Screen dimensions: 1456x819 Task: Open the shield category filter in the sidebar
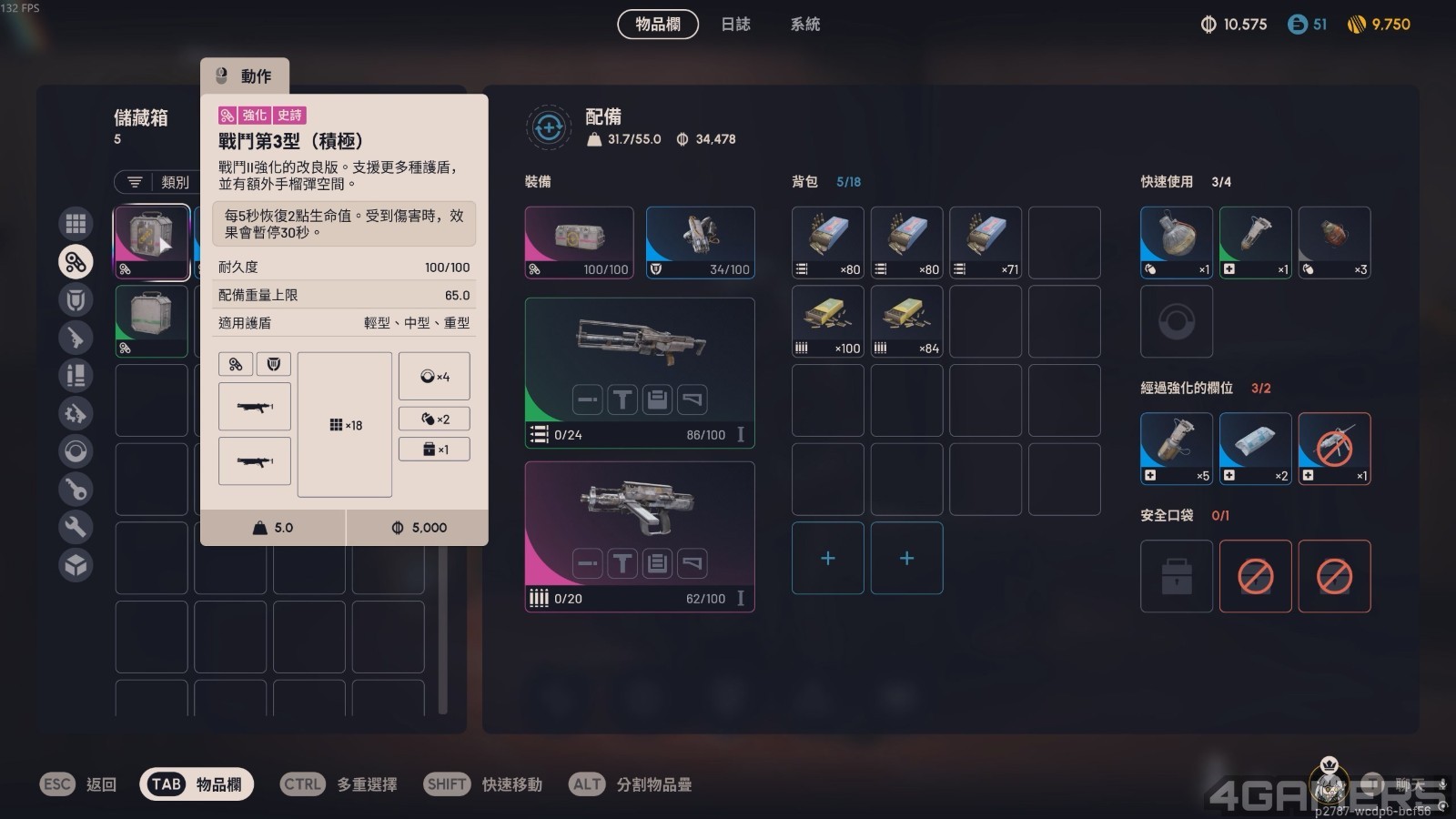76,299
